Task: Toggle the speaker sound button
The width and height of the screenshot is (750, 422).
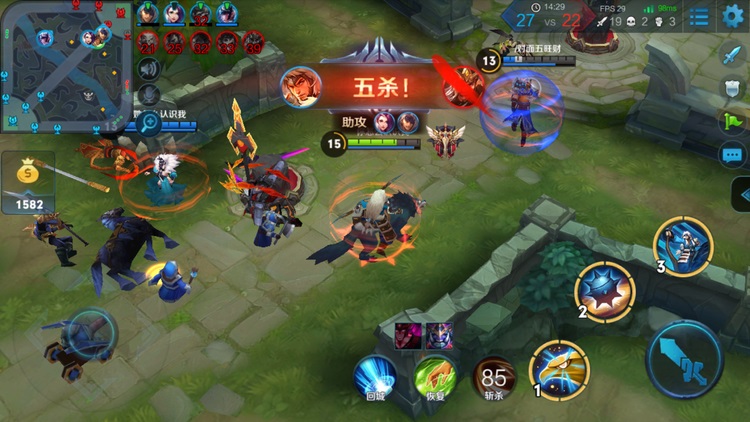Action: 148,68
